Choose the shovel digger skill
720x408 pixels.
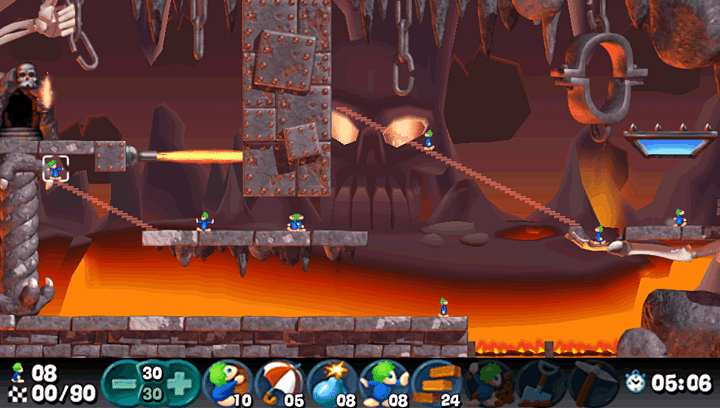click(x=539, y=381)
